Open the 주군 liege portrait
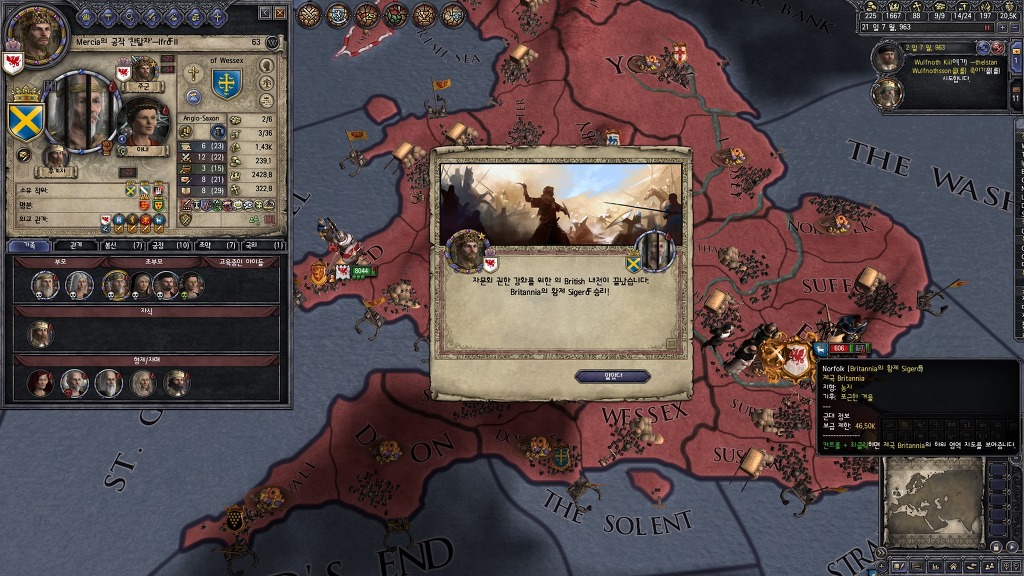The height and width of the screenshot is (576, 1024). click(x=145, y=70)
